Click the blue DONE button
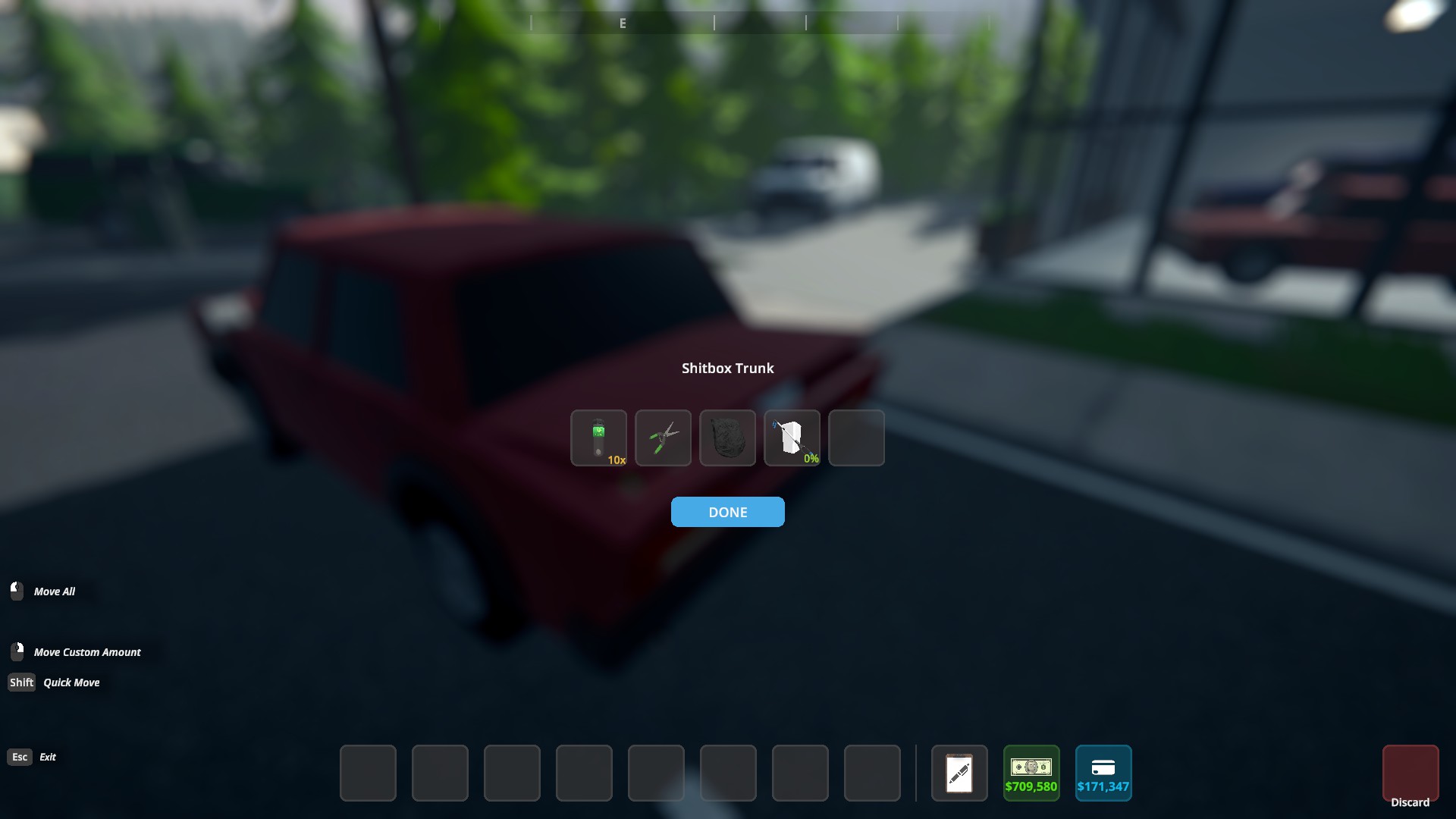The width and height of the screenshot is (1456, 819). coord(727,512)
